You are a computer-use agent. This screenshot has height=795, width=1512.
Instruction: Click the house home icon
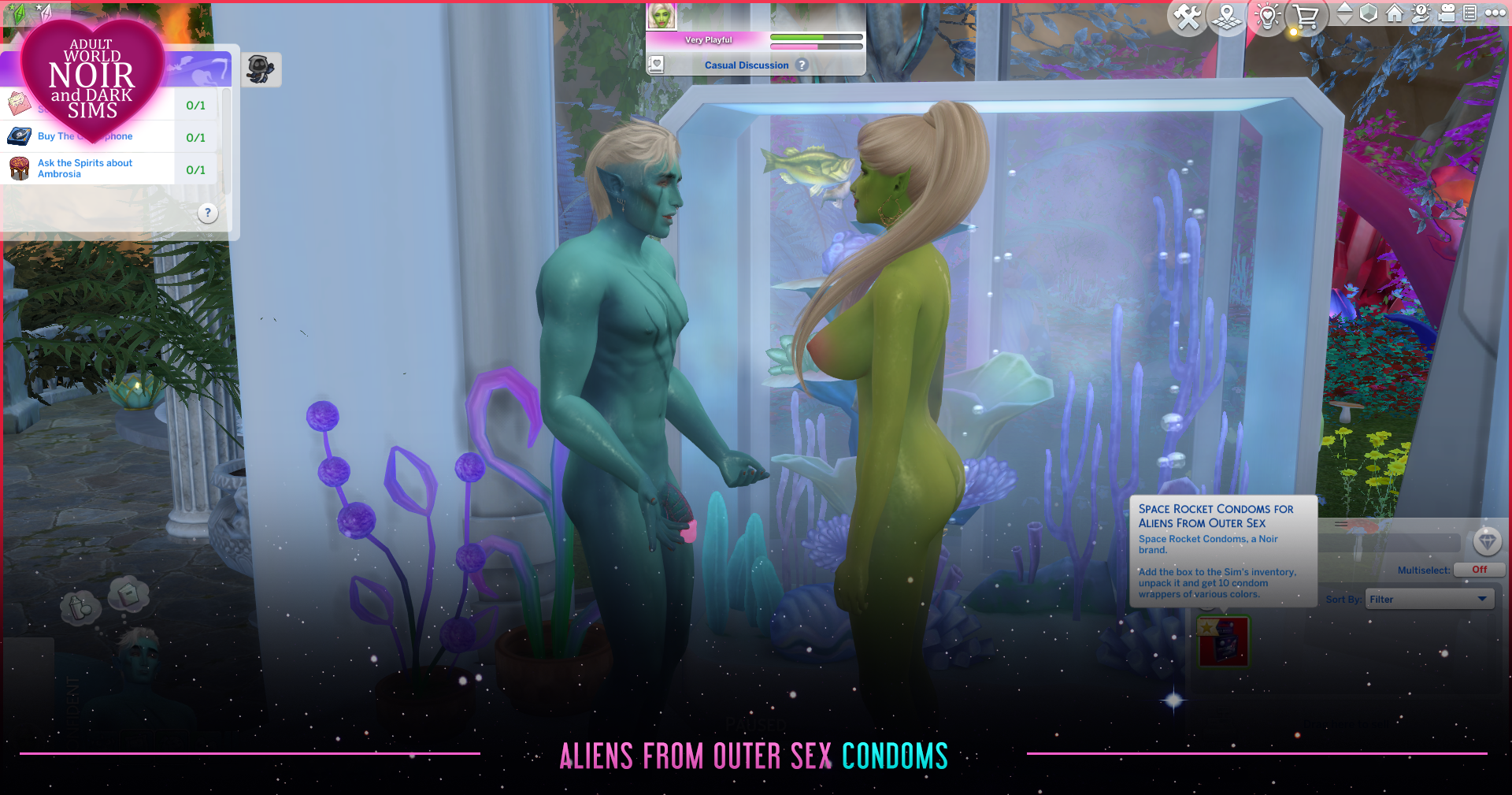[1395, 13]
